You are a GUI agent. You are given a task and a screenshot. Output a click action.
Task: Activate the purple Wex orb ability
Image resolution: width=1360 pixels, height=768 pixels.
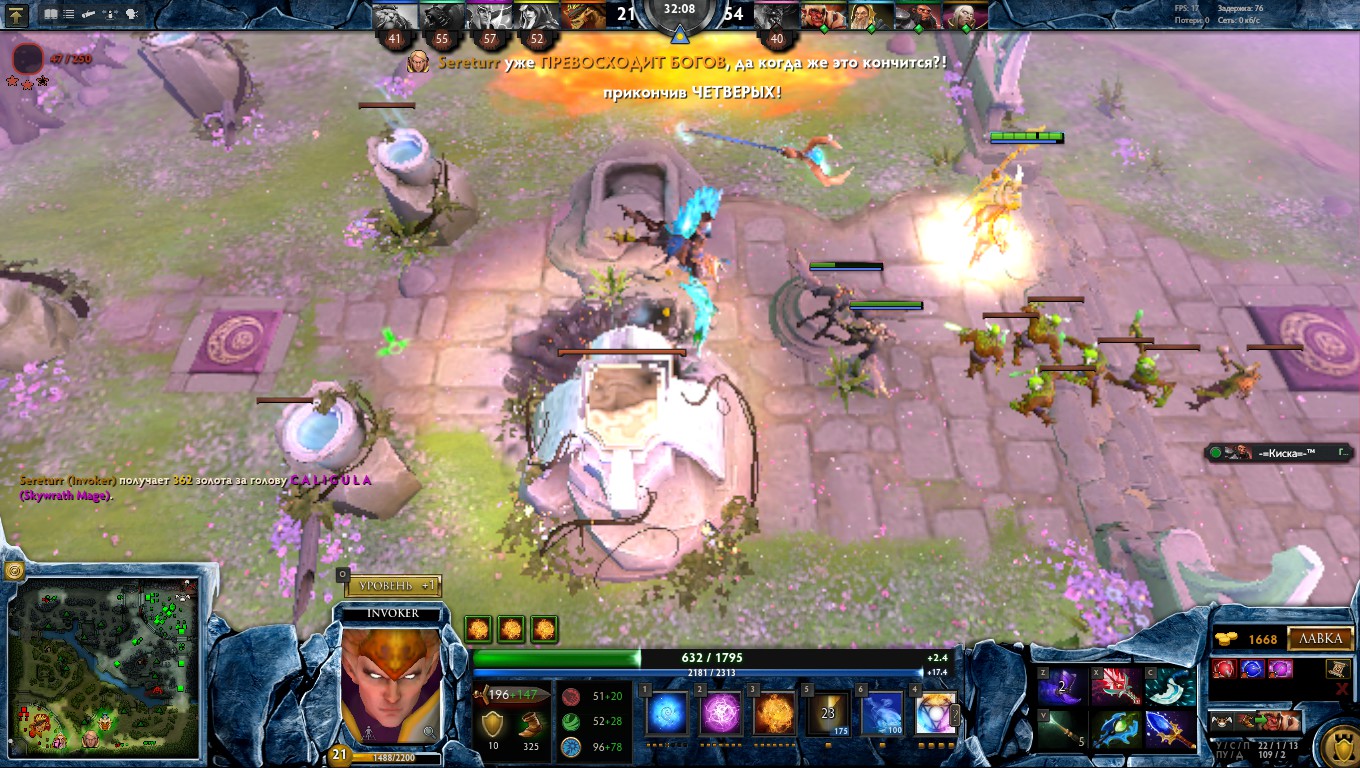[x=721, y=714]
